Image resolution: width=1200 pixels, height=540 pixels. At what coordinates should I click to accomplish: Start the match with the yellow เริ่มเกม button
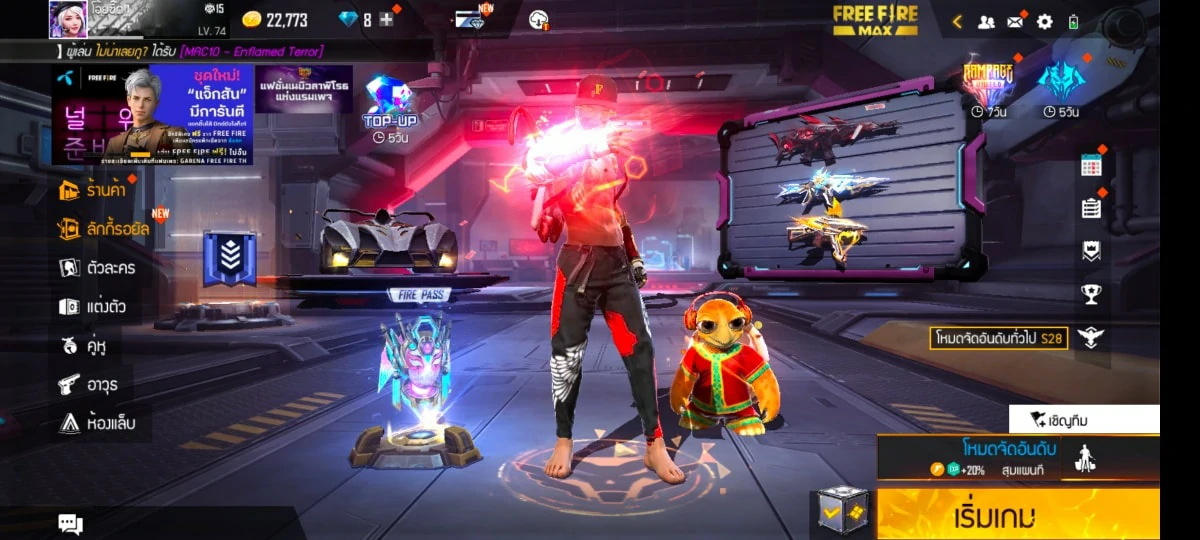[1018, 515]
